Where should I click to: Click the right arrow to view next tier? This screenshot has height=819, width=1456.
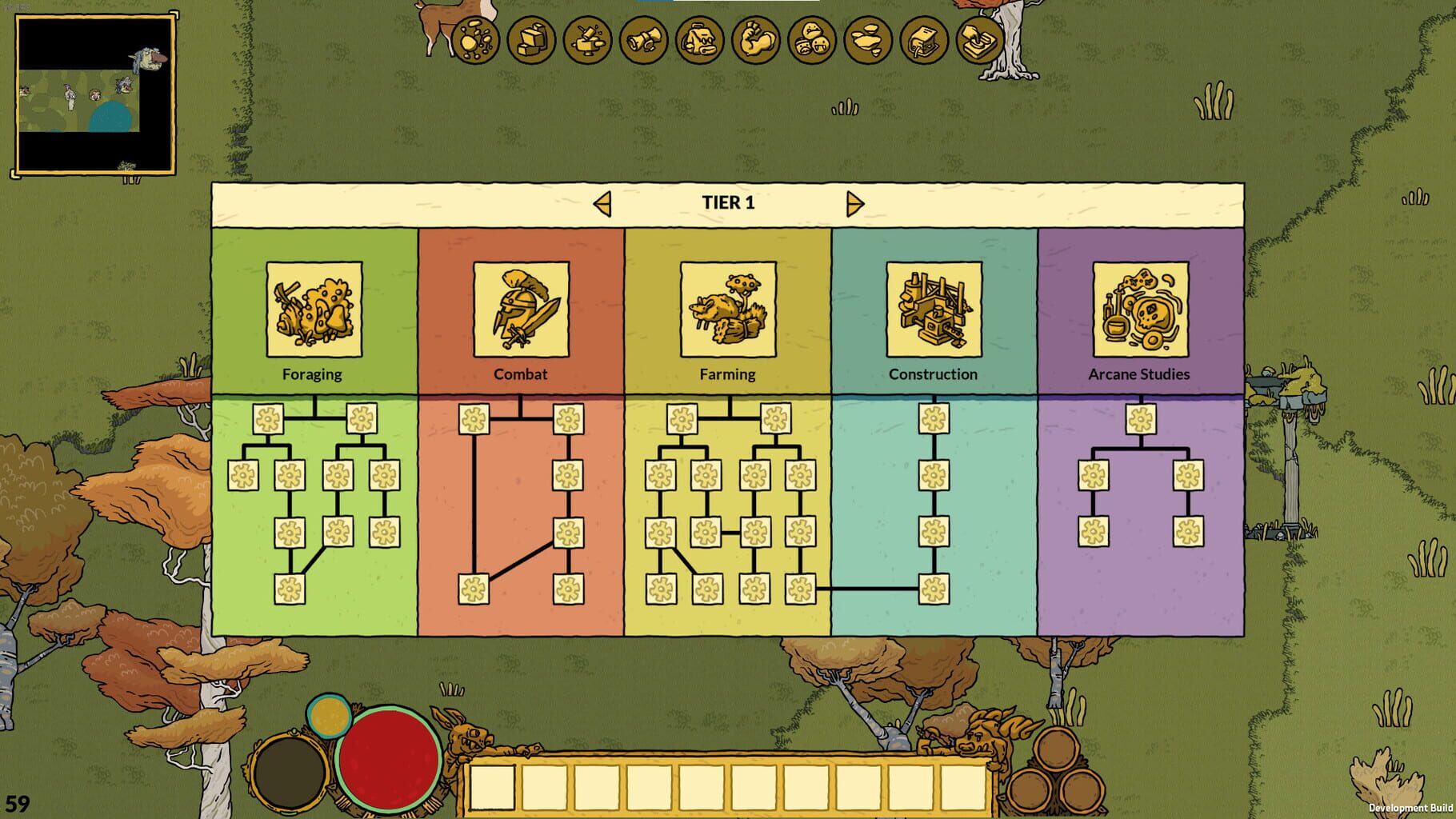pyautogui.click(x=854, y=203)
